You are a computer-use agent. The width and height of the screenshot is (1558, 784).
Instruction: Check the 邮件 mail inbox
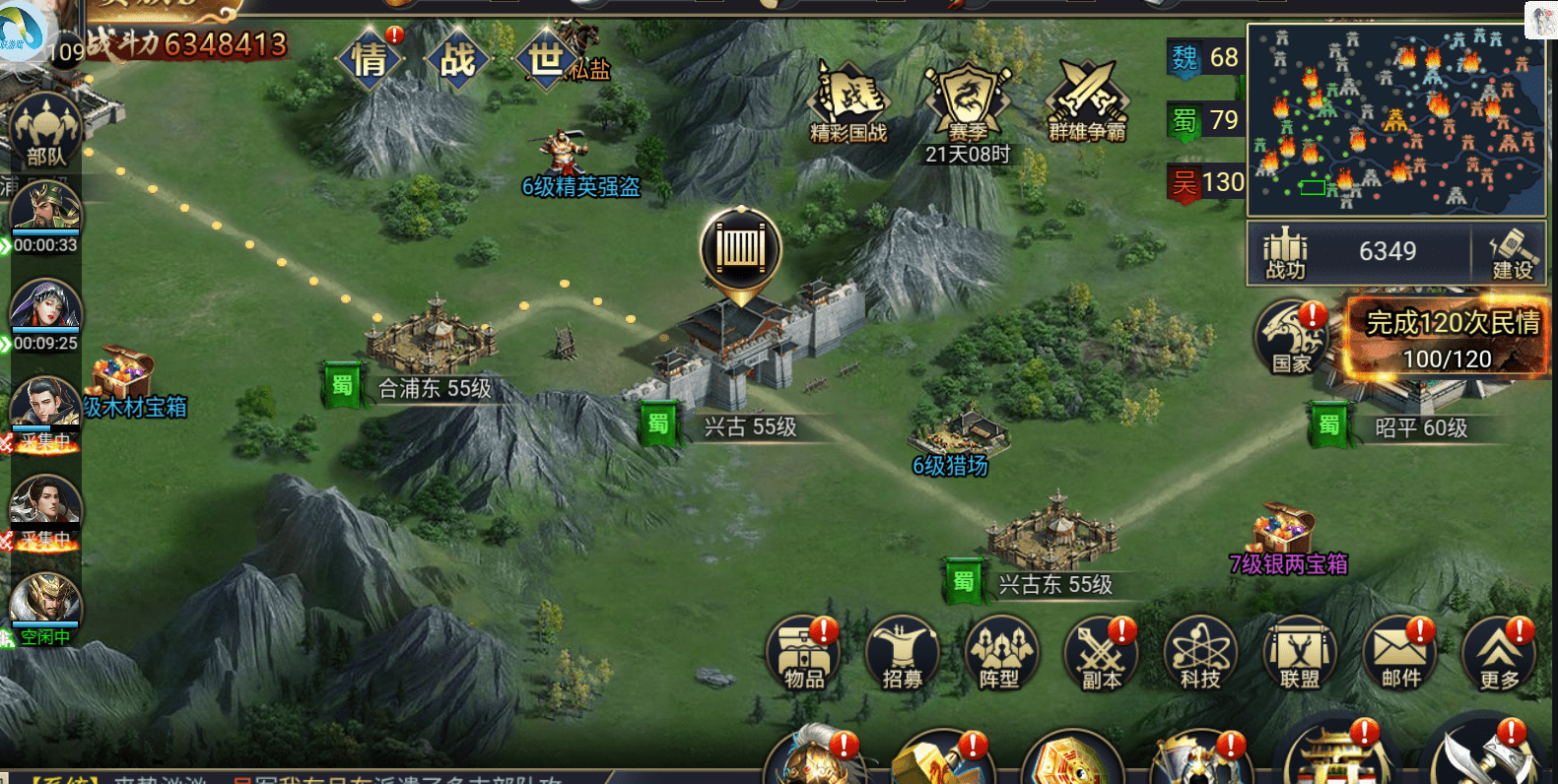click(x=1400, y=654)
